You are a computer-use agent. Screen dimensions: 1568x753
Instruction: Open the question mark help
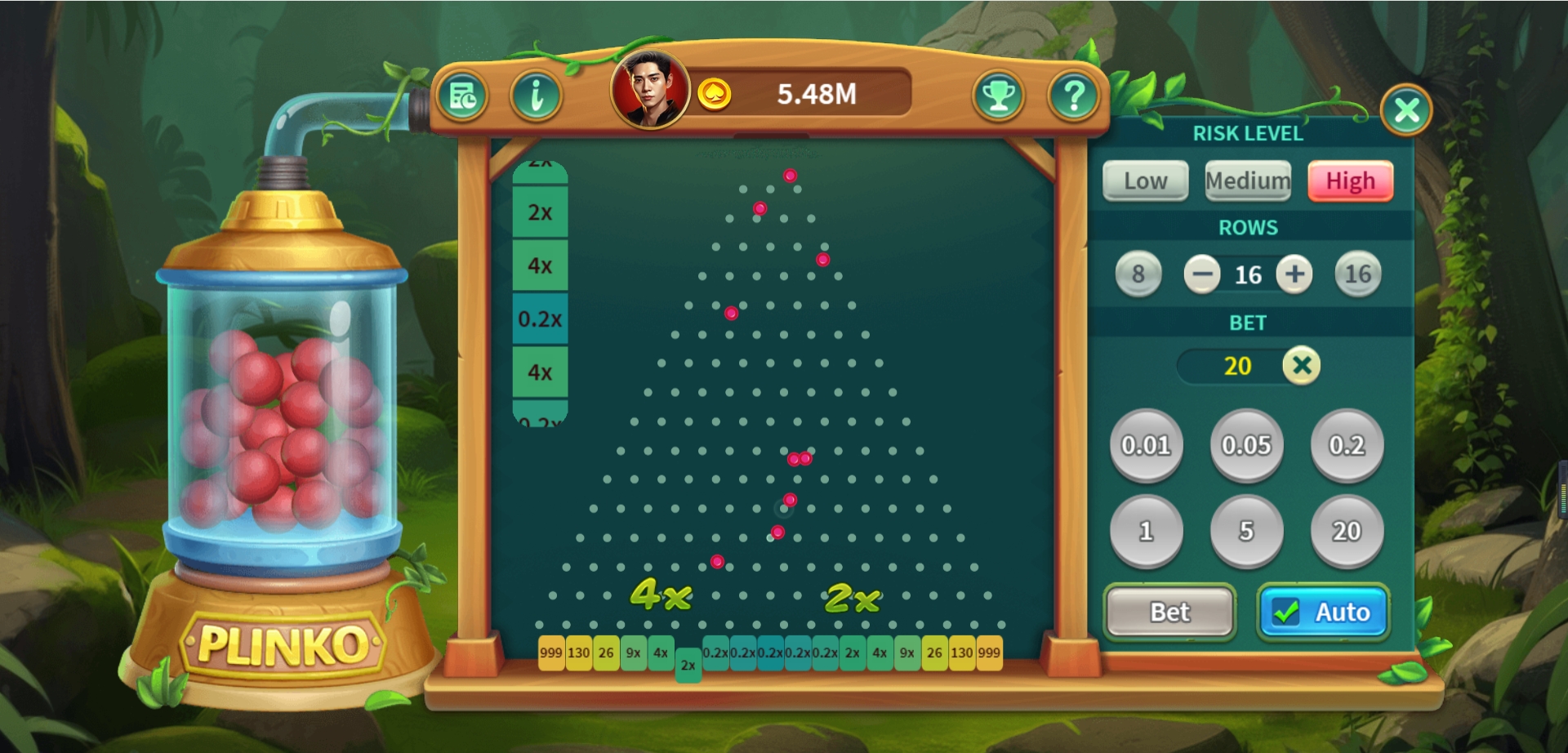pyautogui.click(x=1073, y=96)
